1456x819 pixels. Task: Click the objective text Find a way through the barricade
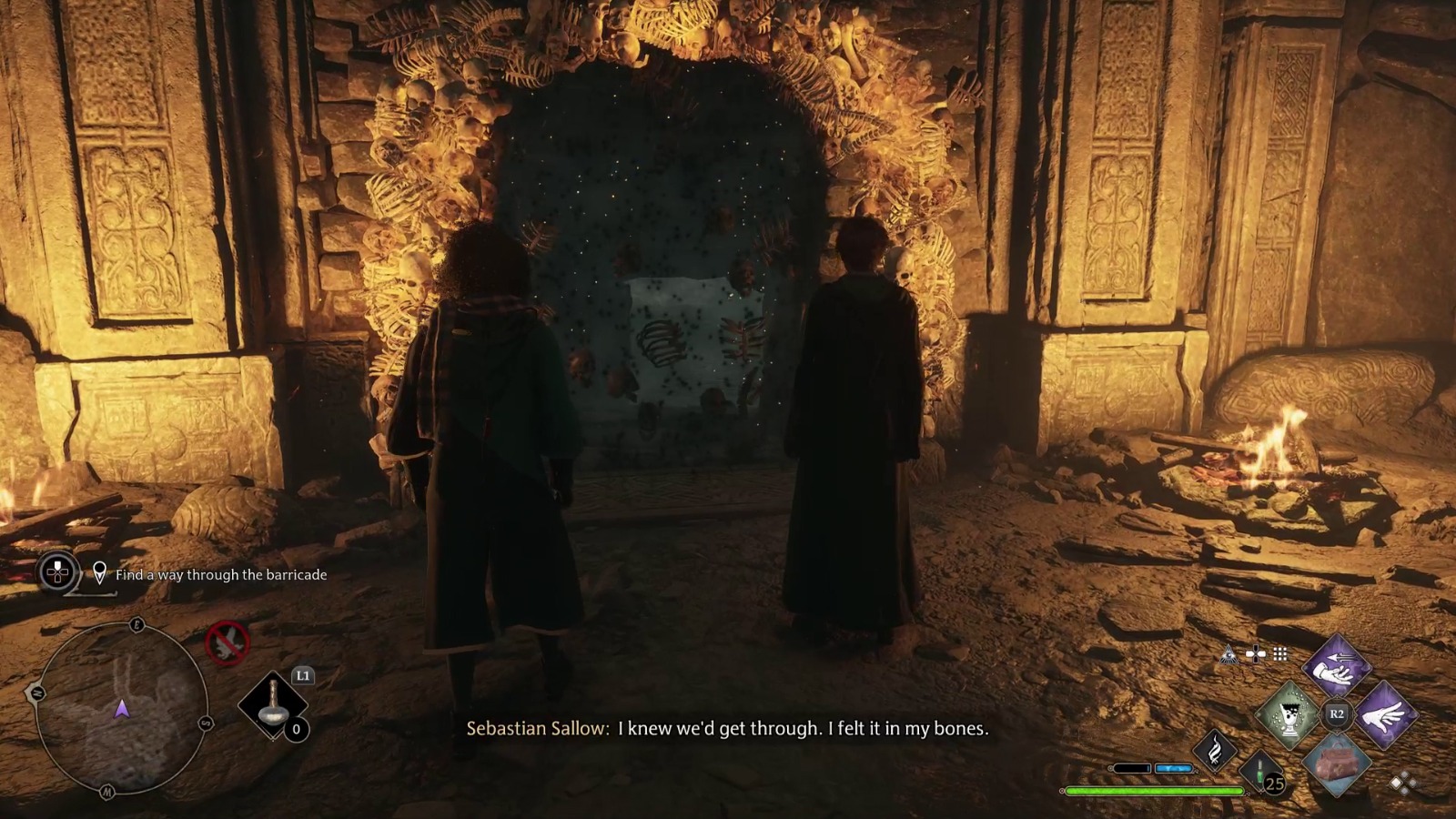(x=220, y=574)
